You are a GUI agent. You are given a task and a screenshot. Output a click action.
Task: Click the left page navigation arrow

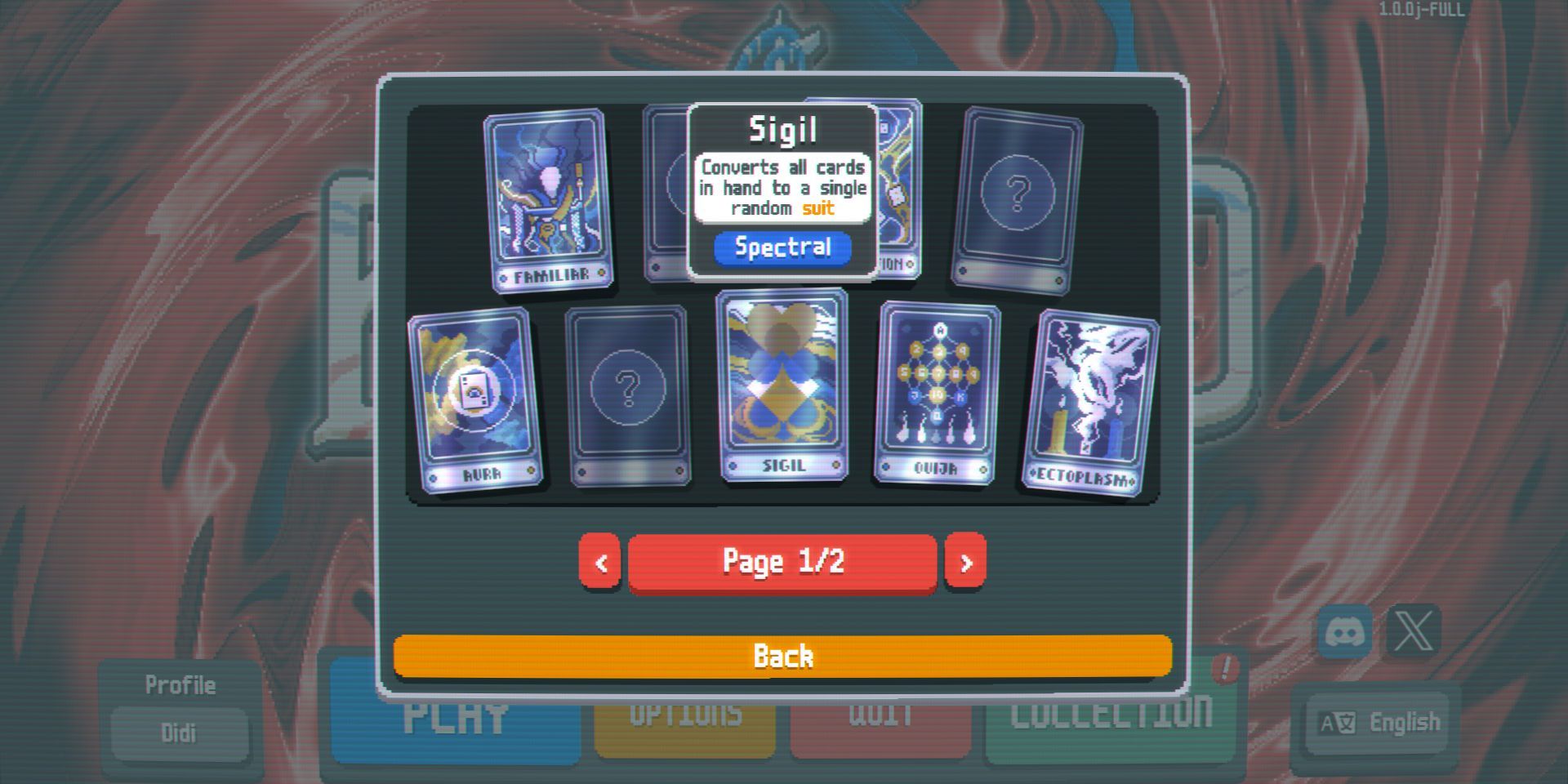coord(600,561)
